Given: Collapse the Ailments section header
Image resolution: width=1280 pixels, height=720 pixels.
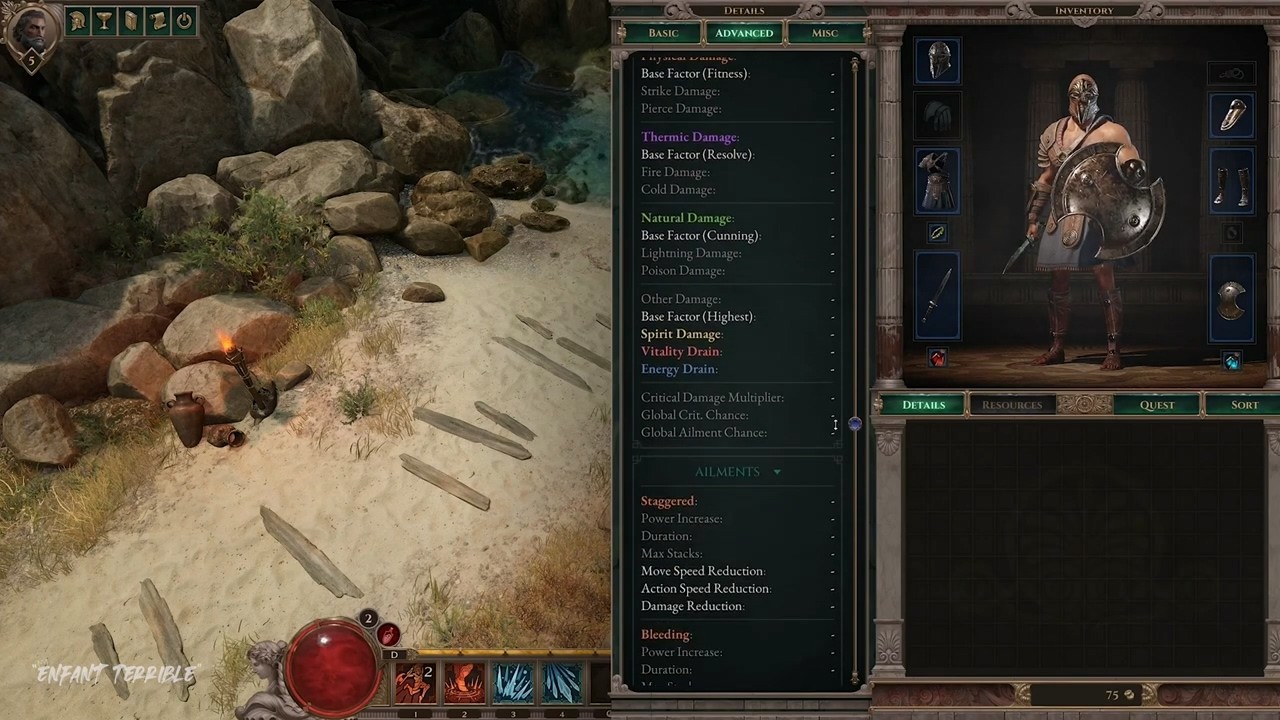Looking at the screenshot, I should pos(738,472).
